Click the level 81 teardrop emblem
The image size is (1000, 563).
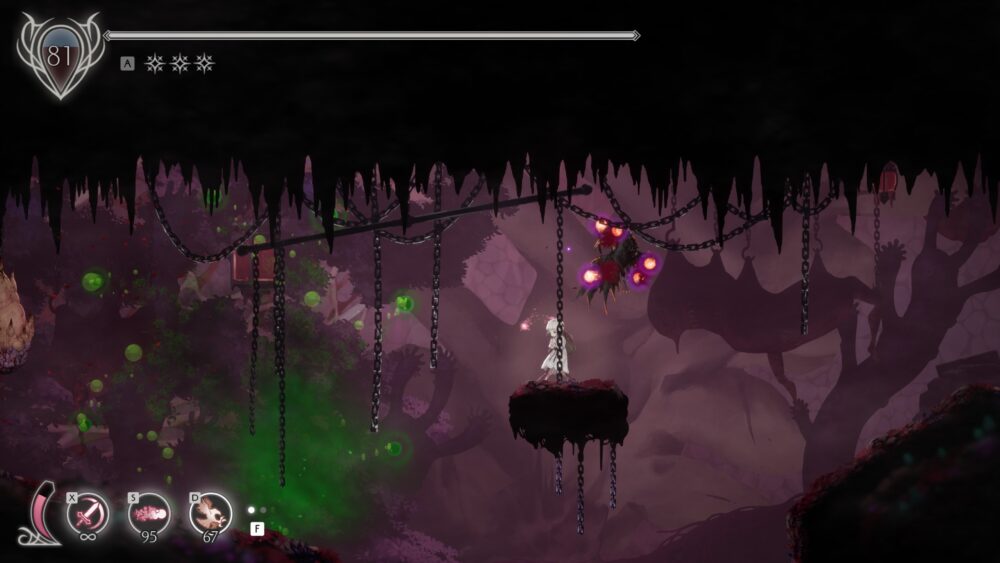pyautogui.click(x=60, y=56)
